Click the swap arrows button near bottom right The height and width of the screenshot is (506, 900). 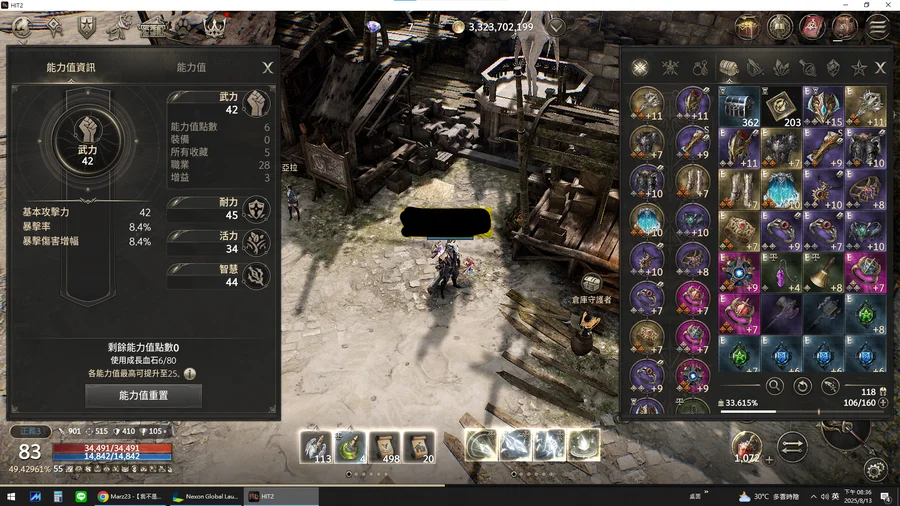click(791, 447)
